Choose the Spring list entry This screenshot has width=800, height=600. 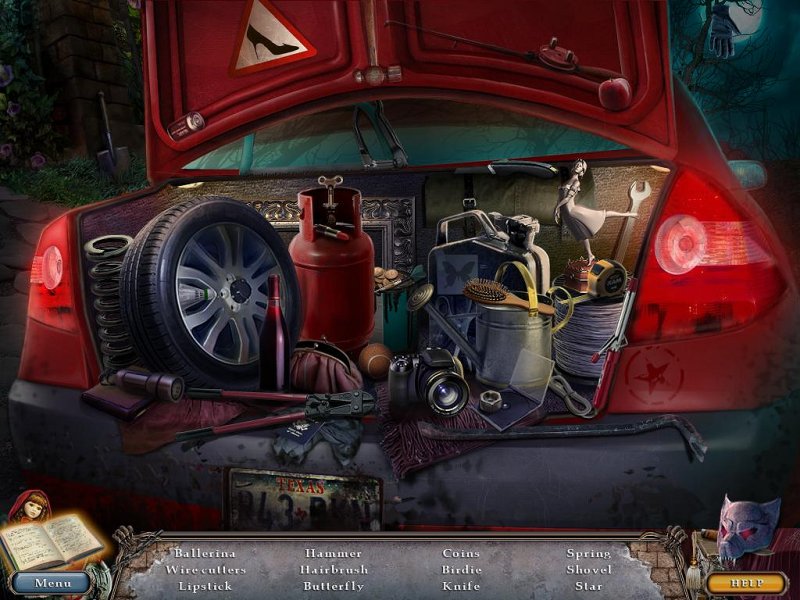(x=589, y=553)
